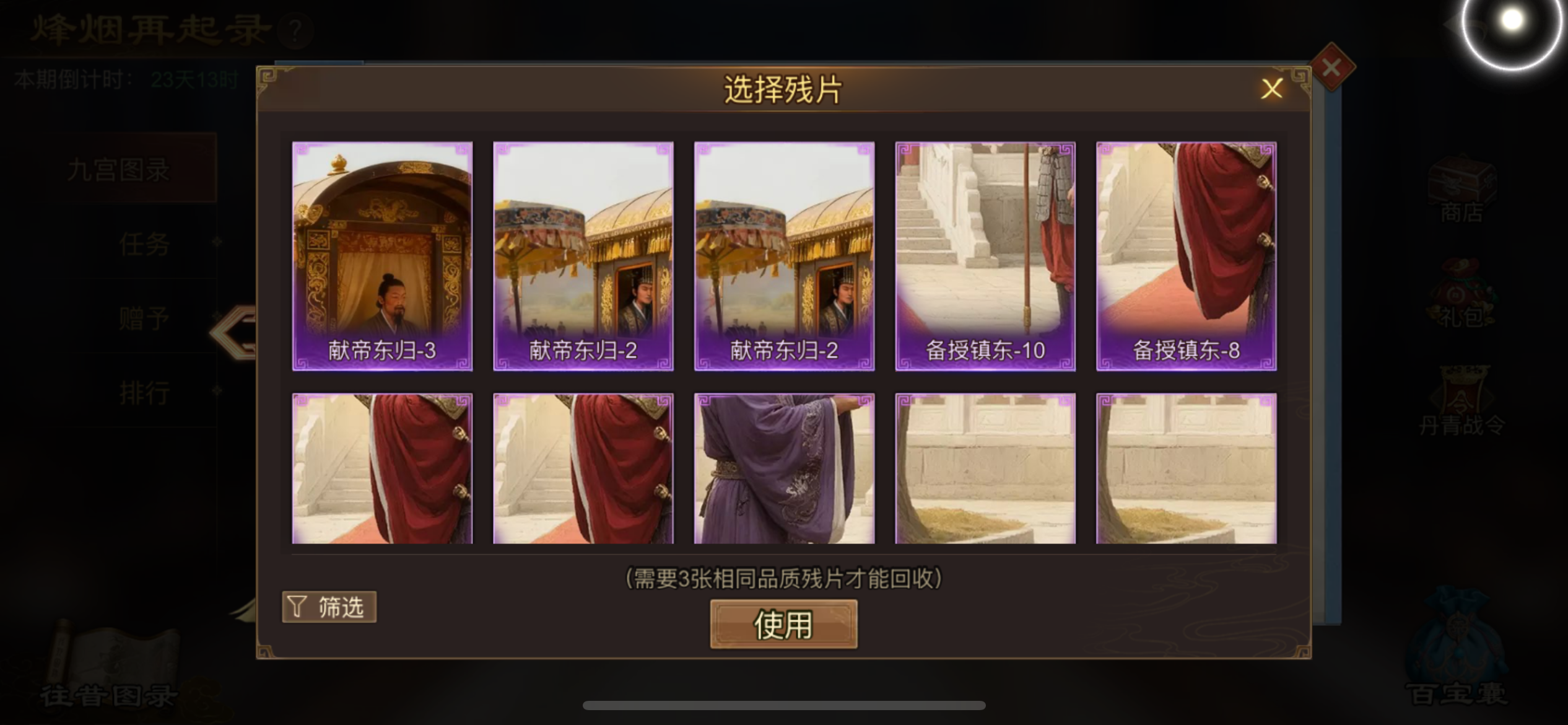View the 排行 rankings entry
The height and width of the screenshot is (725, 1568).
pyautogui.click(x=145, y=392)
